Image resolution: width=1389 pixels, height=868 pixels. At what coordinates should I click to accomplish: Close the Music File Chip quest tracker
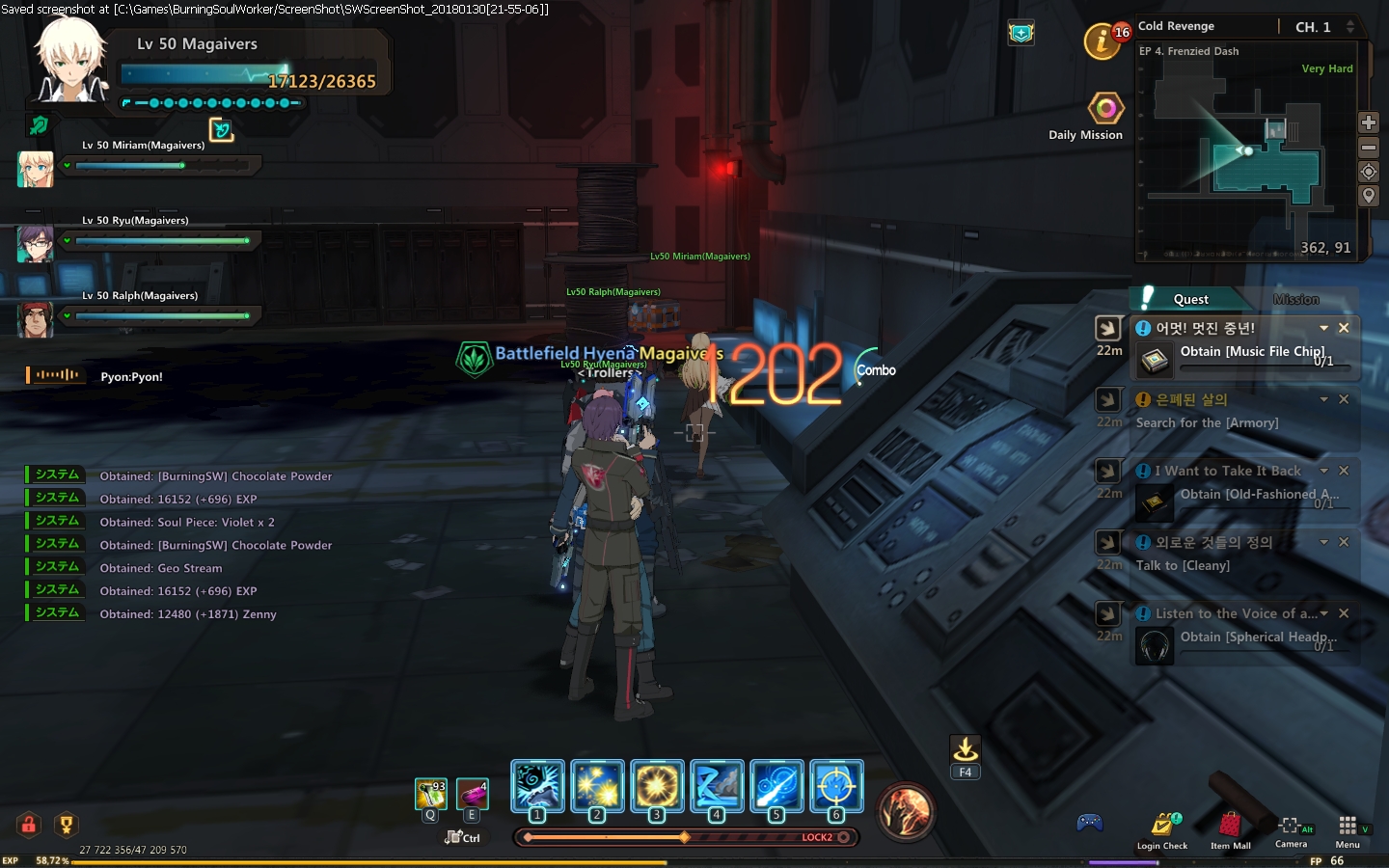(1344, 328)
